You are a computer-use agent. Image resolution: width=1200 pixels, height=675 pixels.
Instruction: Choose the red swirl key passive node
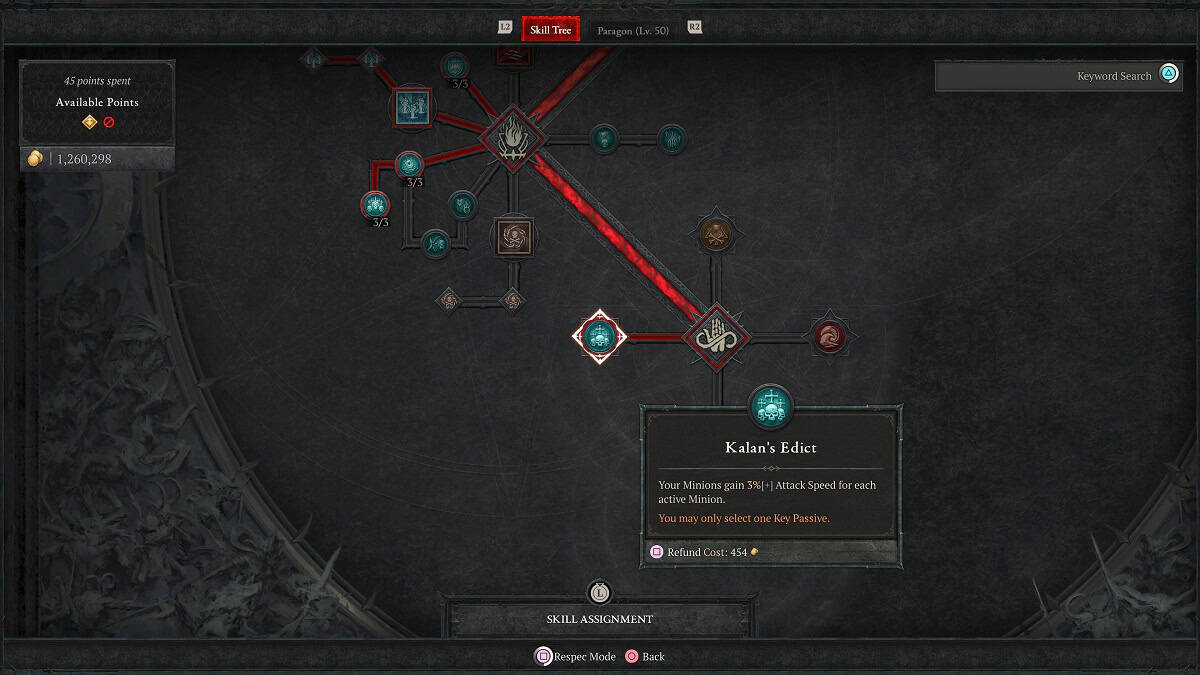pos(829,337)
